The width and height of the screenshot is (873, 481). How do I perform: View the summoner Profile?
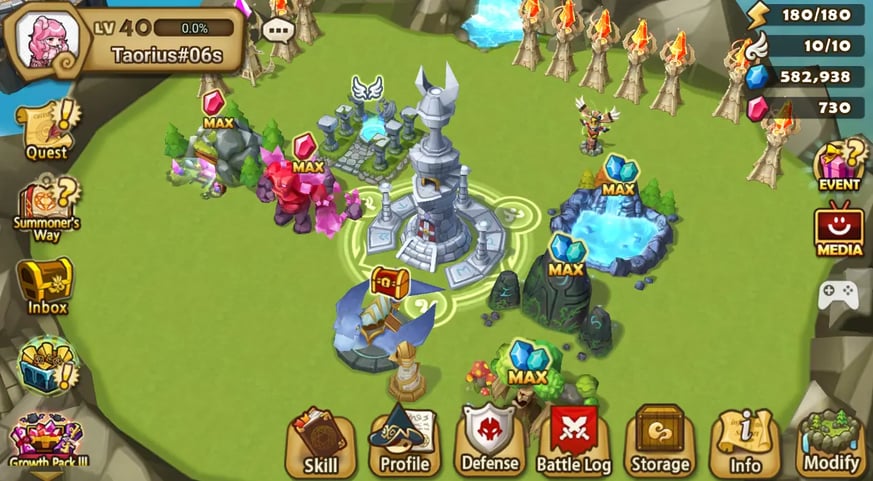(x=405, y=441)
